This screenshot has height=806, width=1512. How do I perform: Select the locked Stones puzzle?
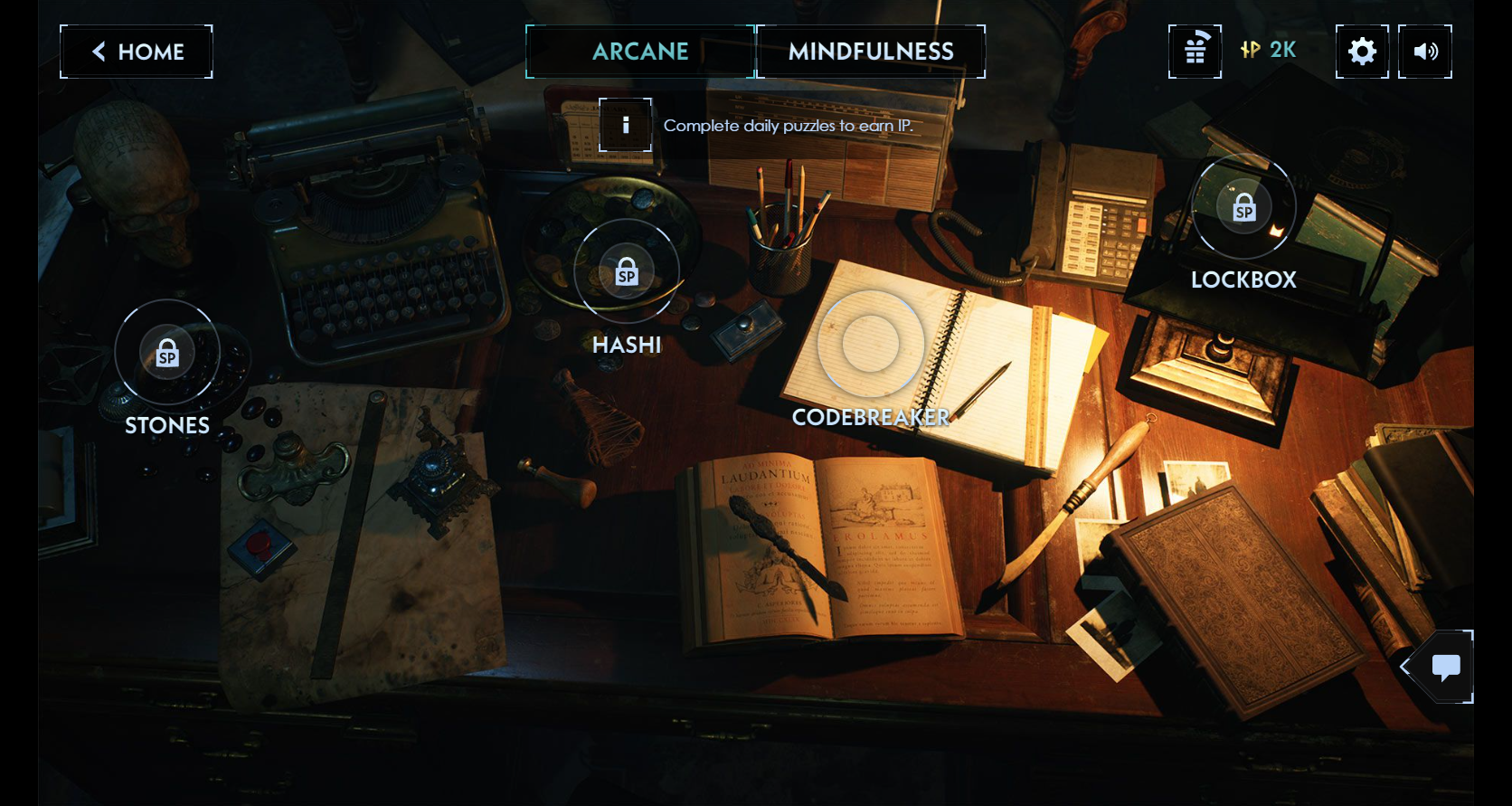(x=167, y=353)
